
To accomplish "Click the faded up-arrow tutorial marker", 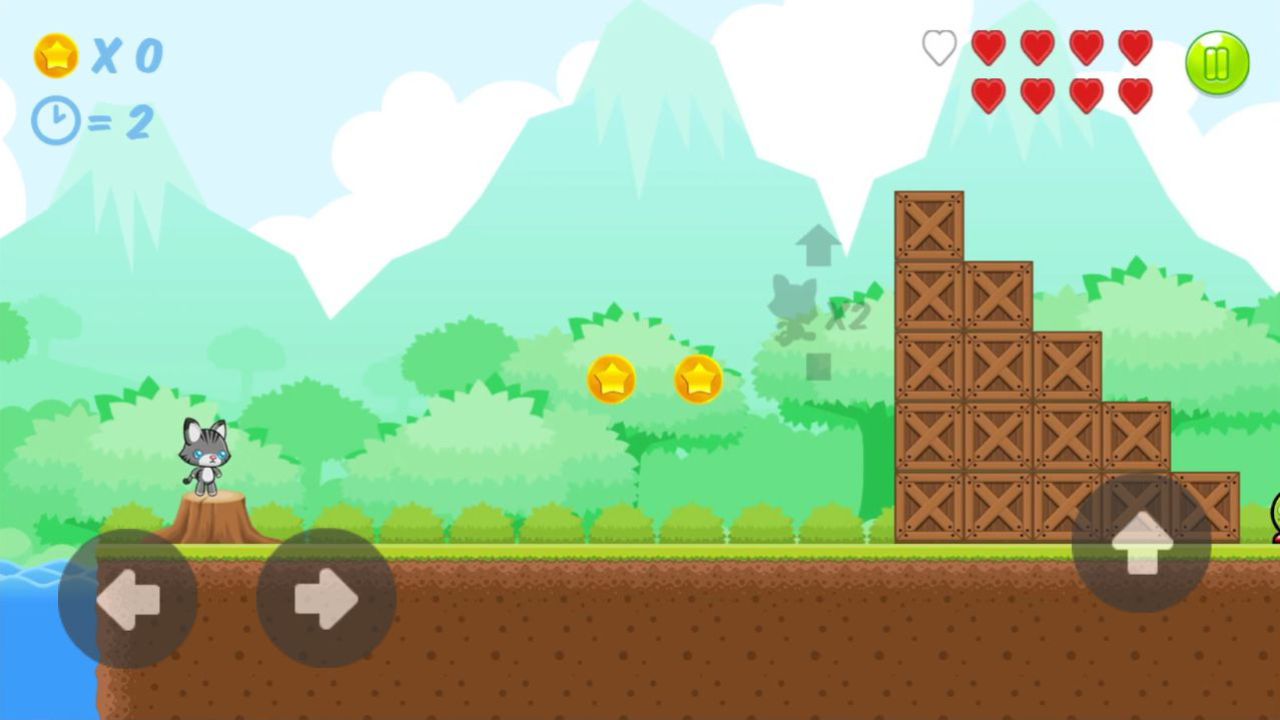I will pos(818,245).
